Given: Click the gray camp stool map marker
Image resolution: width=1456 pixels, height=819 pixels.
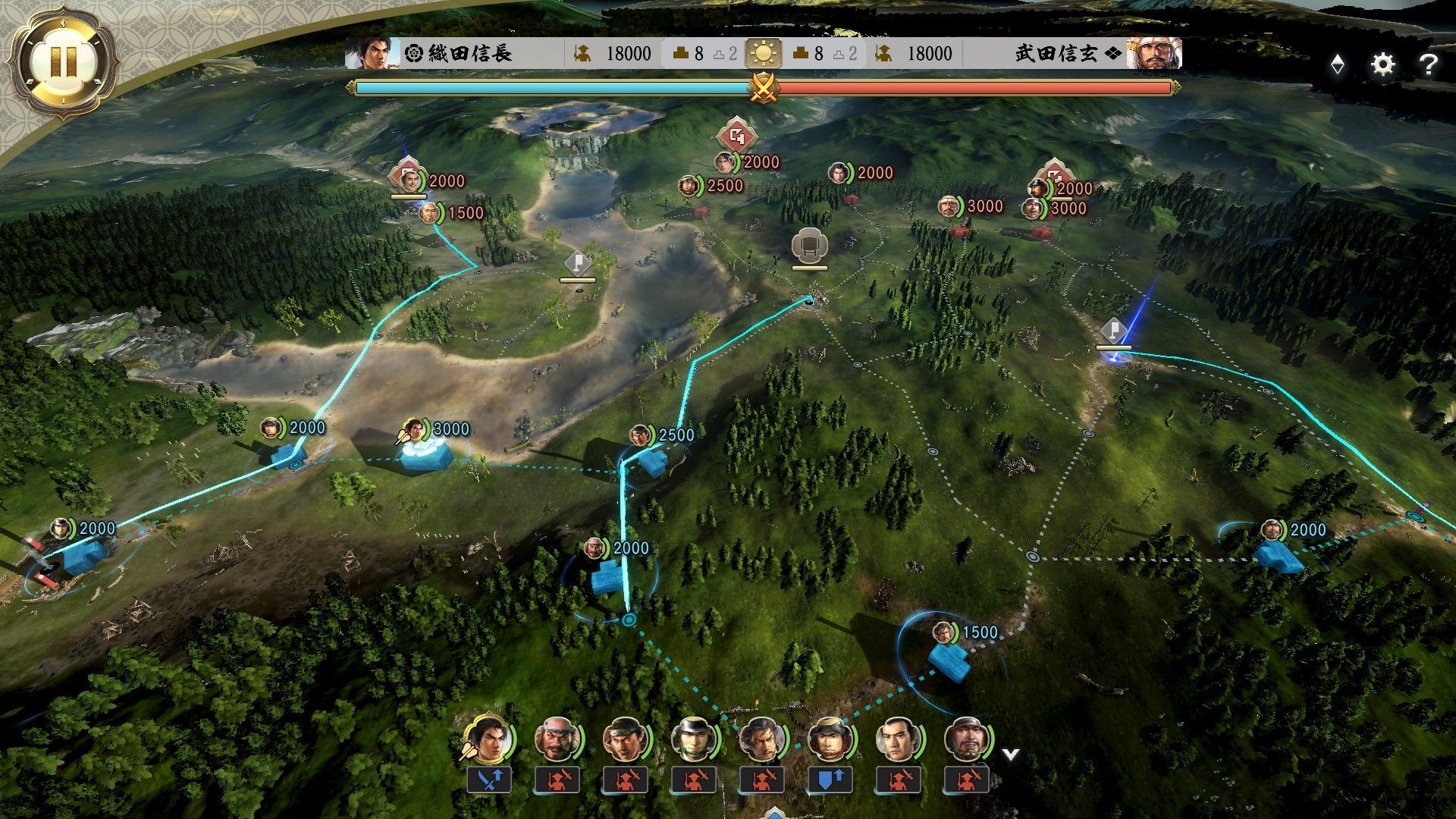Looking at the screenshot, I should pyautogui.click(x=809, y=246).
